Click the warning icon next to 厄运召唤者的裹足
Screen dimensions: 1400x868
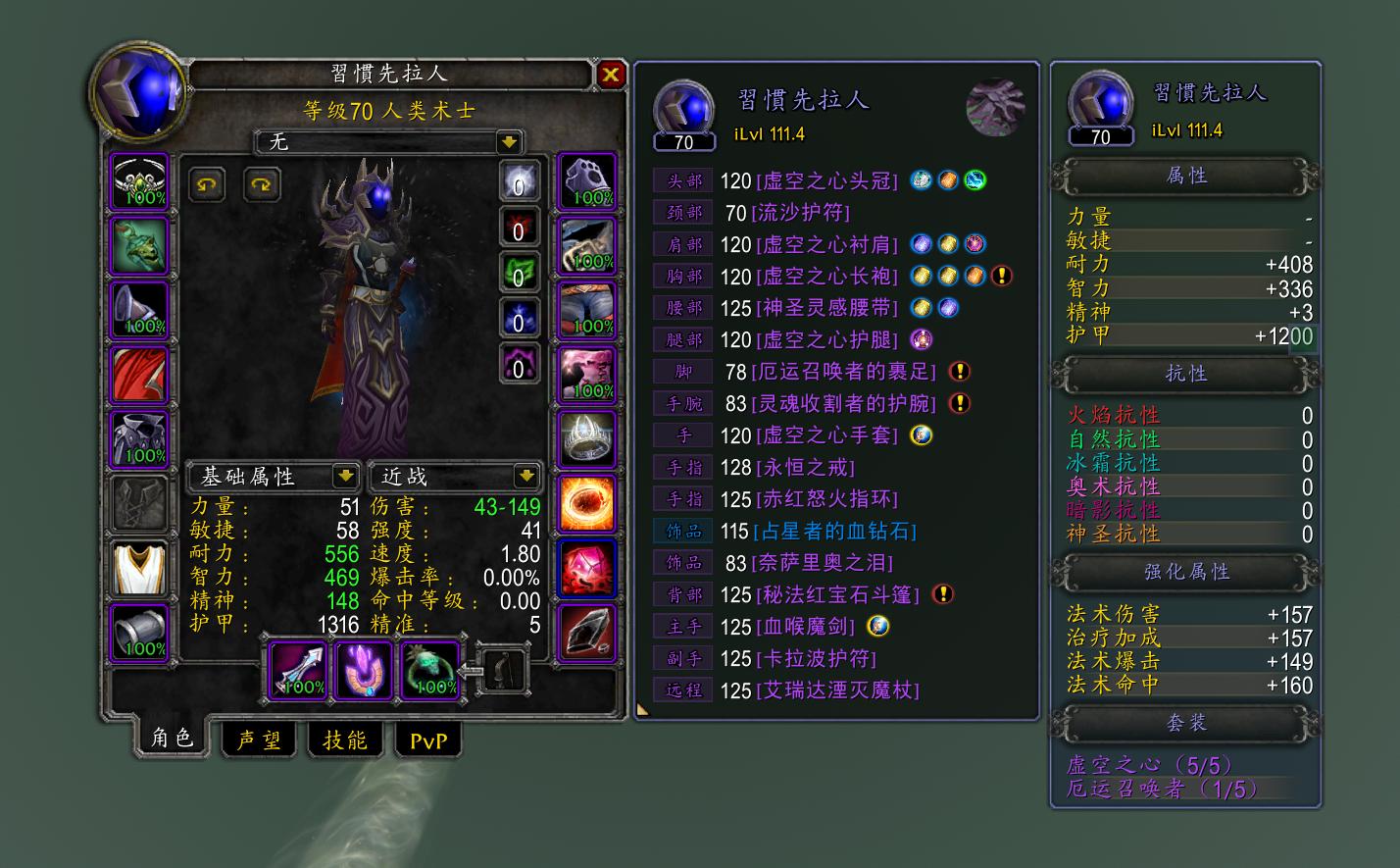[x=959, y=372]
